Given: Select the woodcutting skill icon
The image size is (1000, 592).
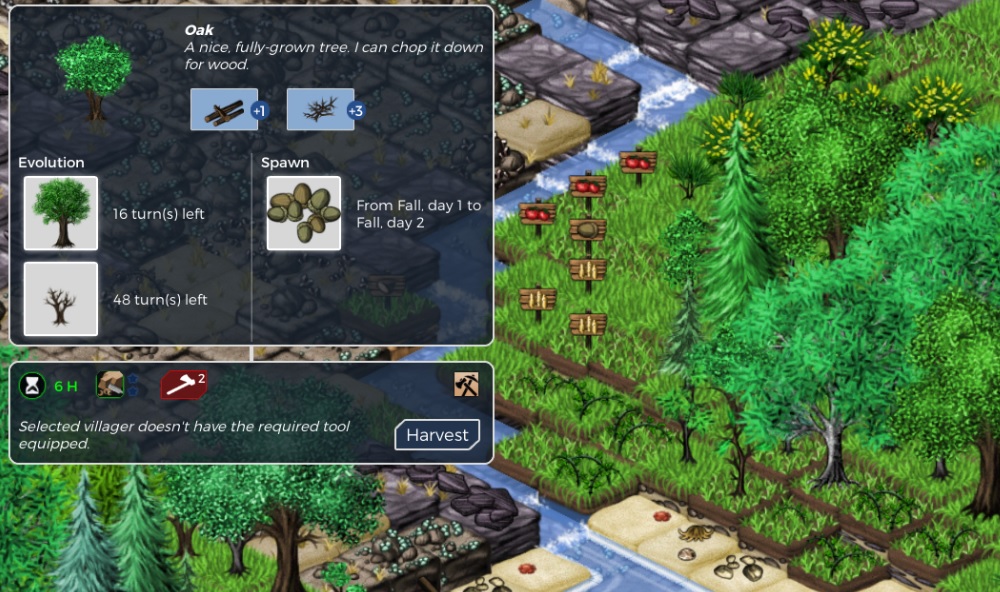Looking at the screenshot, I should tap(110, 384).
